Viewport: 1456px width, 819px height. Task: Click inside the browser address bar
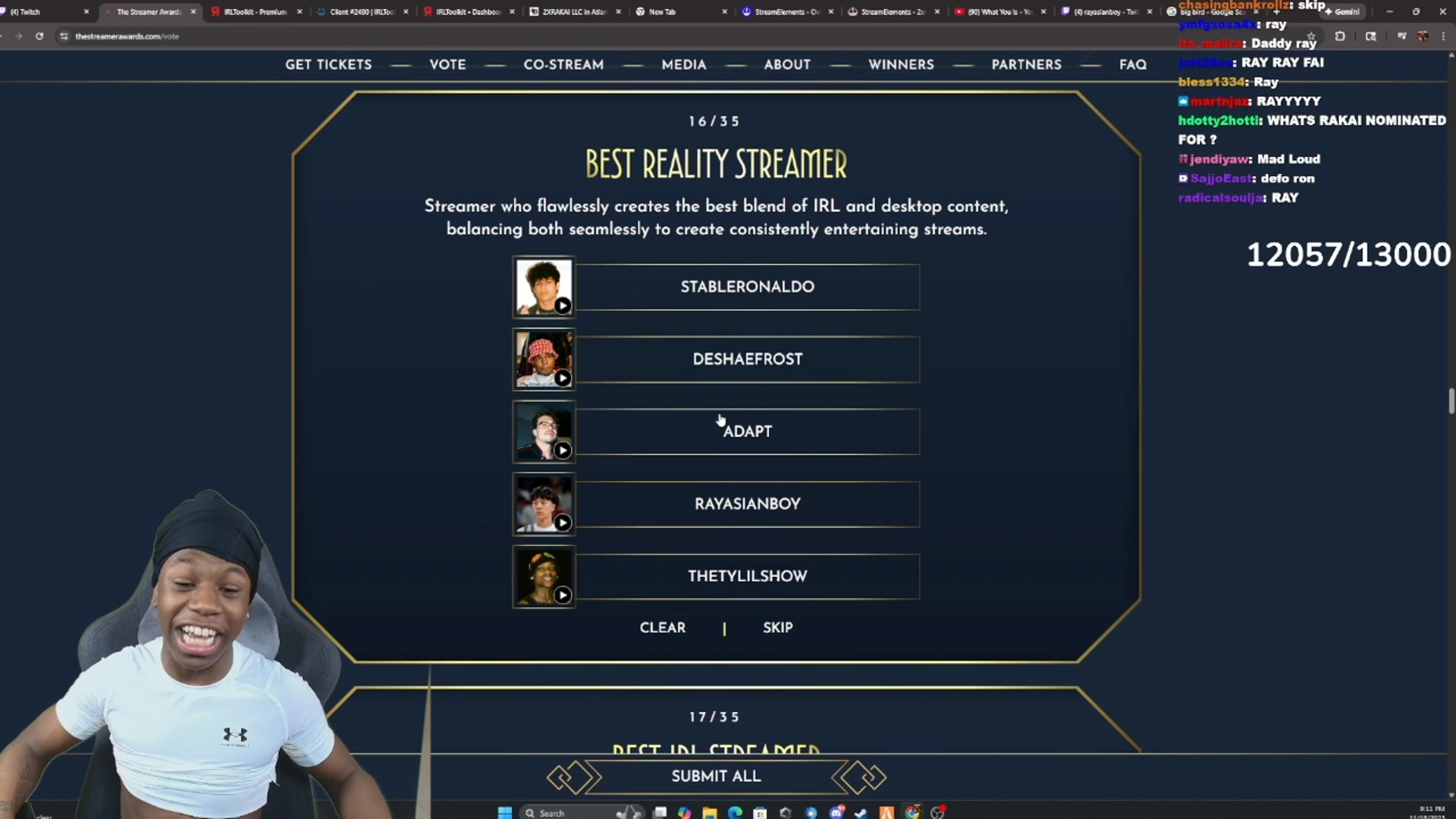(x=227, y=36)
